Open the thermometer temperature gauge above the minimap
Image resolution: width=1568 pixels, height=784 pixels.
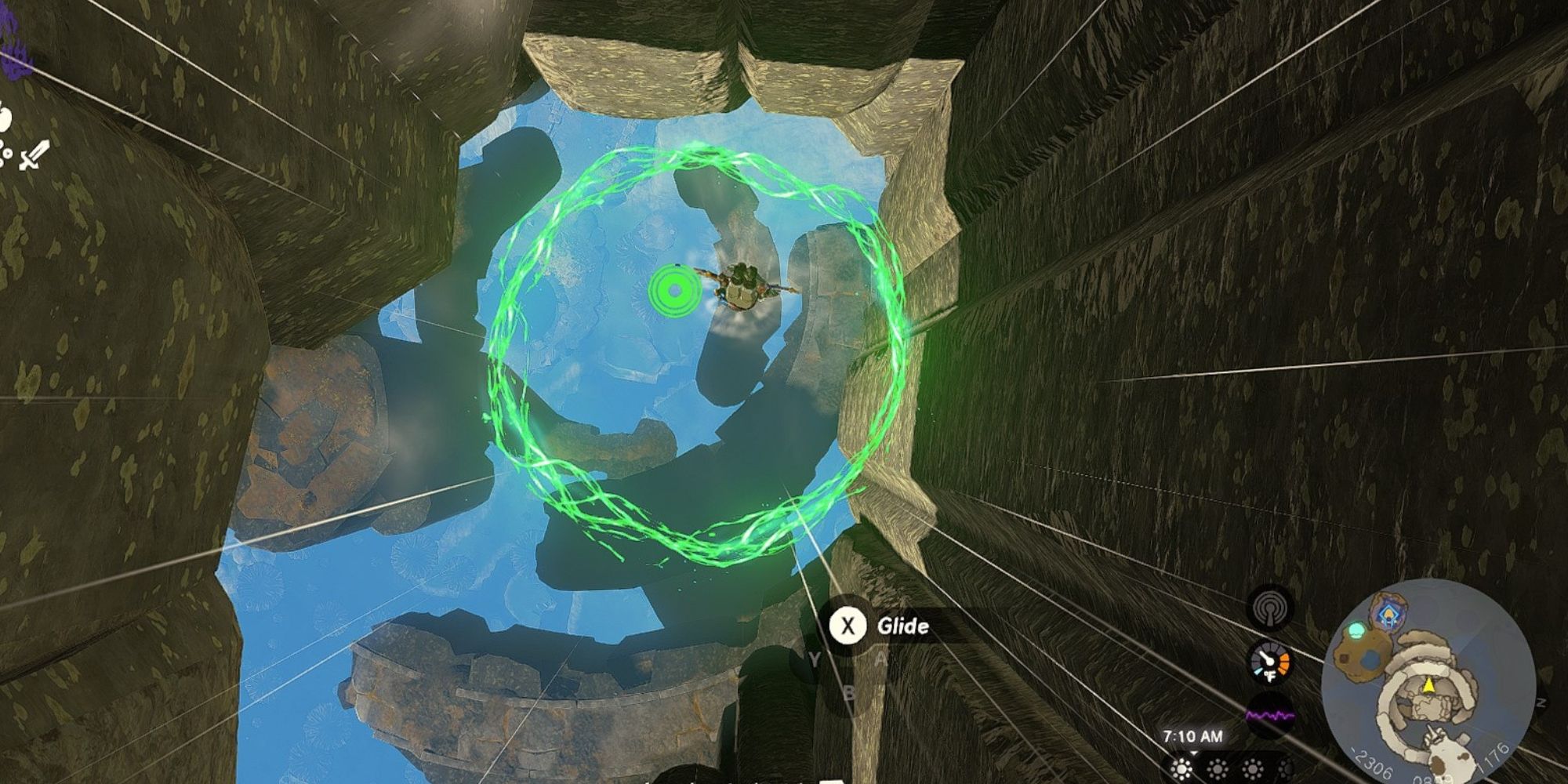click(x=1271, y=662)
